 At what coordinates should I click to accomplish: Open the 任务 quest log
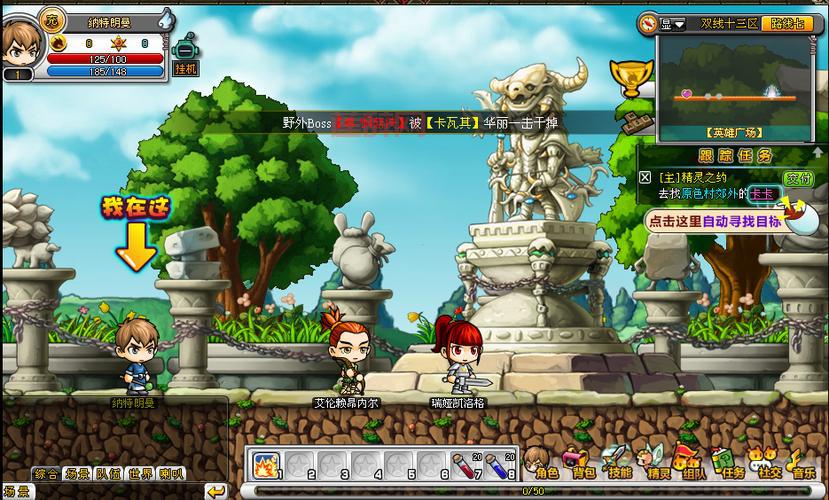[x=730, y=463]
